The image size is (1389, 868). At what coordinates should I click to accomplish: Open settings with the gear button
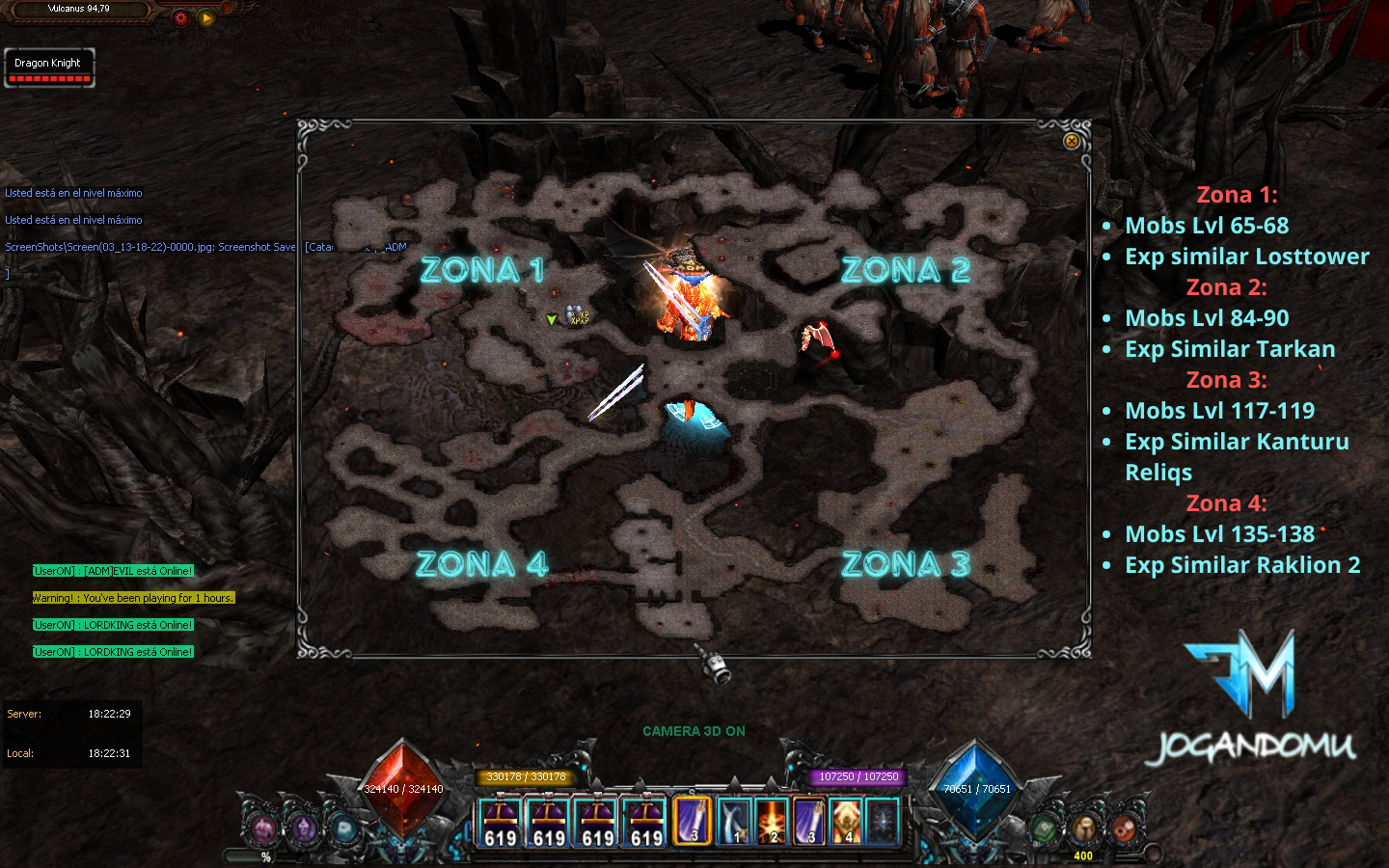(180, 17)
